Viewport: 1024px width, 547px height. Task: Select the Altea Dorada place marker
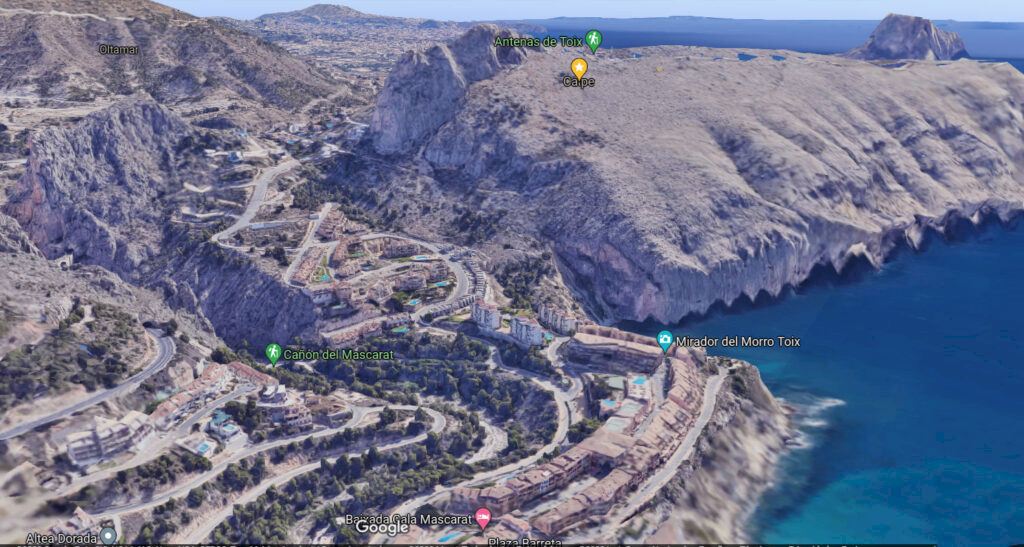click(x=108, y=536)
